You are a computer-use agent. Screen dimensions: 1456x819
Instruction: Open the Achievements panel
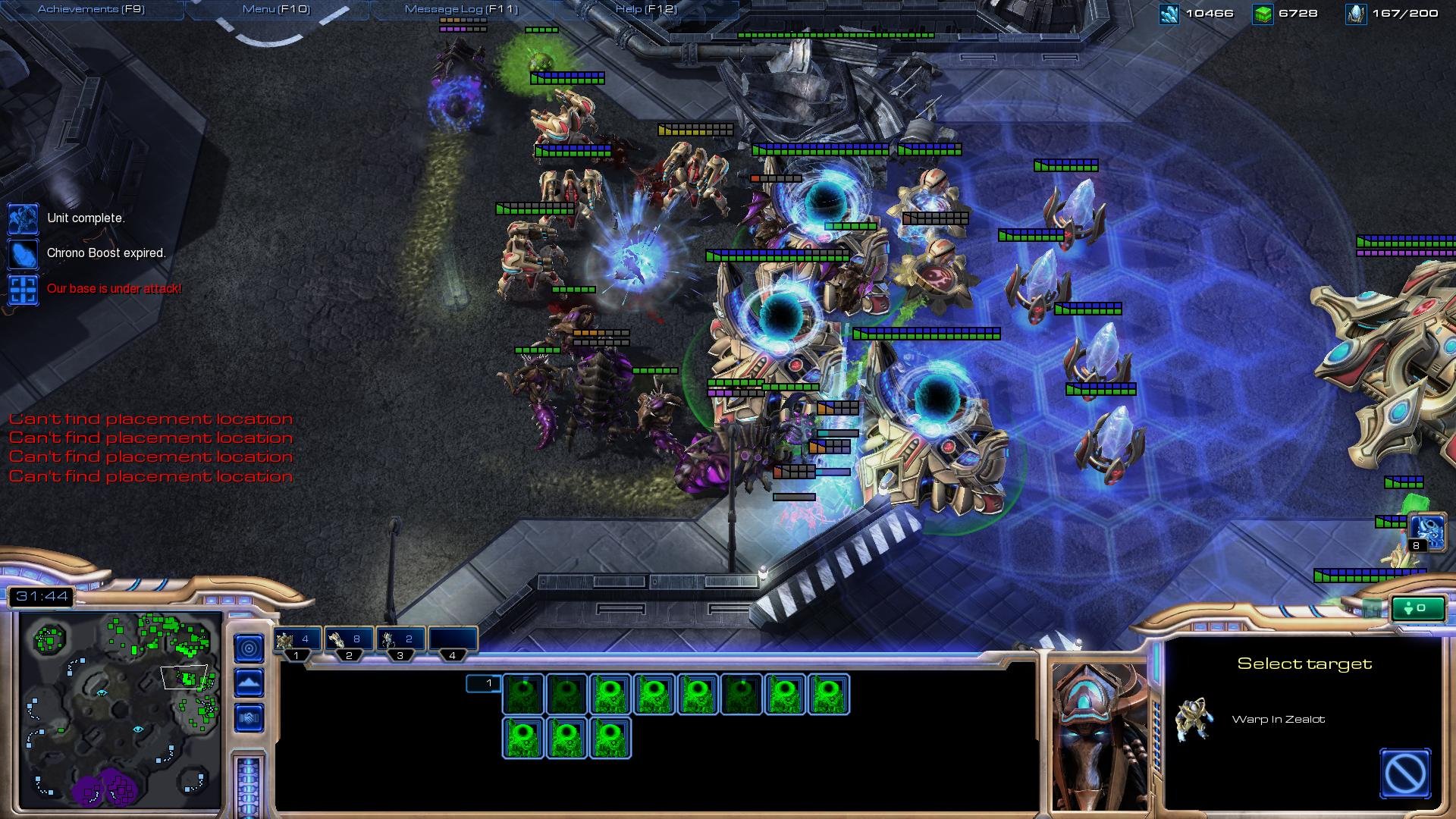click(x=91, y=9)
